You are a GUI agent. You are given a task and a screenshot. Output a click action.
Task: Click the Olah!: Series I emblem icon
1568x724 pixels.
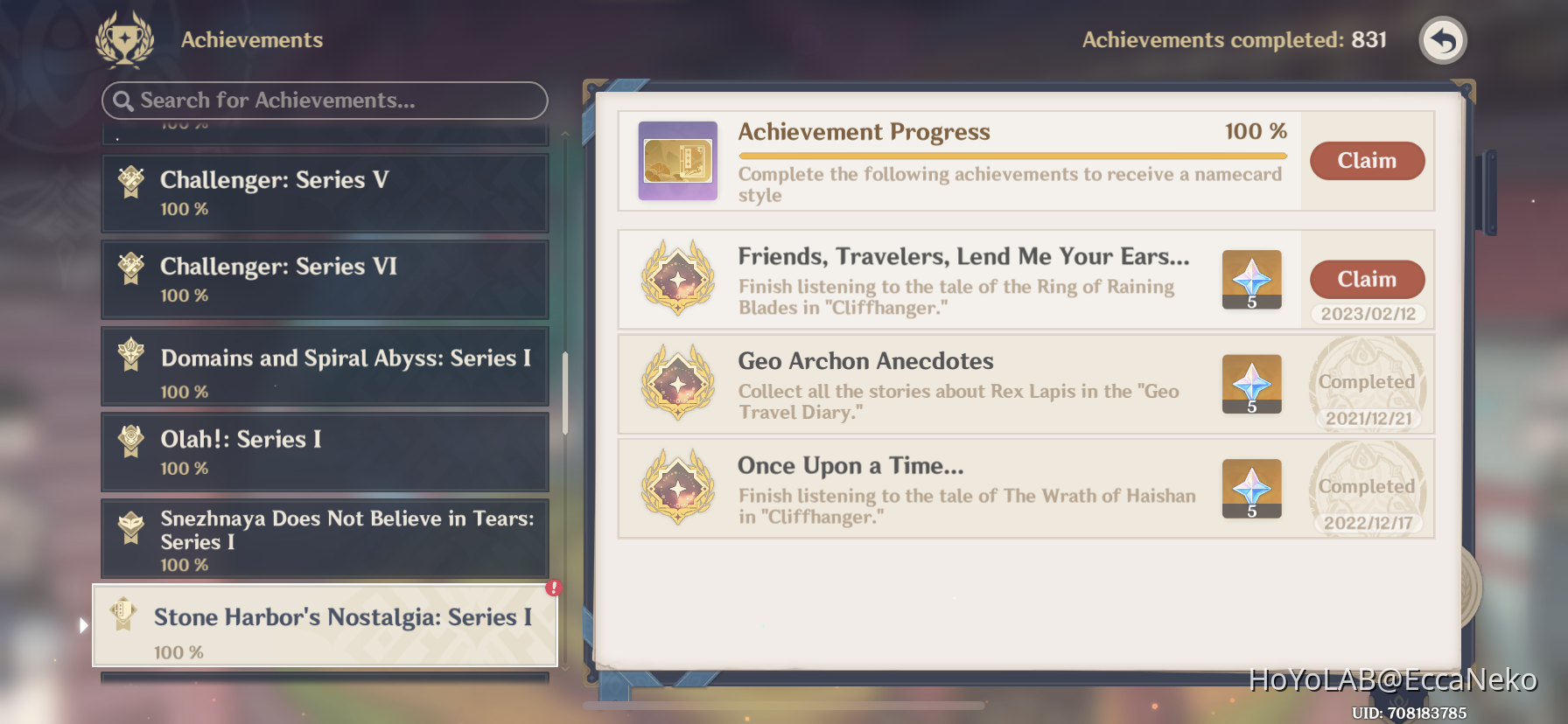(129, 442)
